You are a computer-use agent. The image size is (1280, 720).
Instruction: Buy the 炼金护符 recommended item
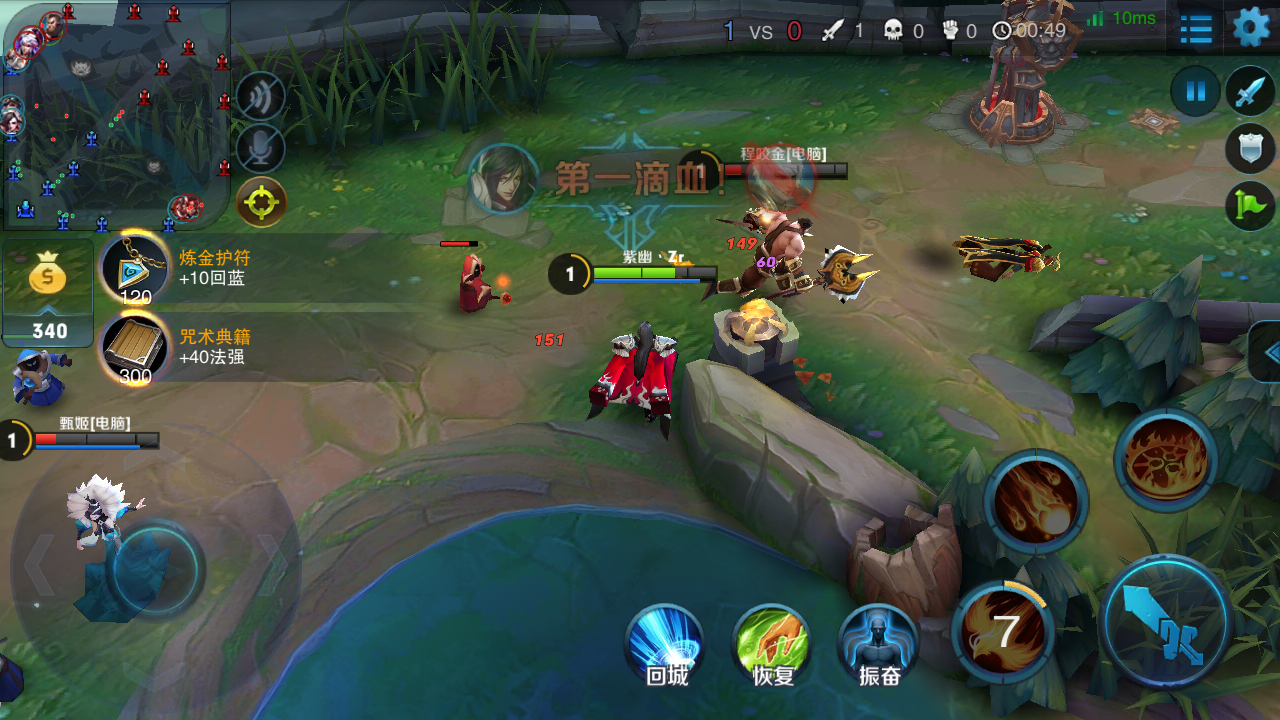[135, 268]
